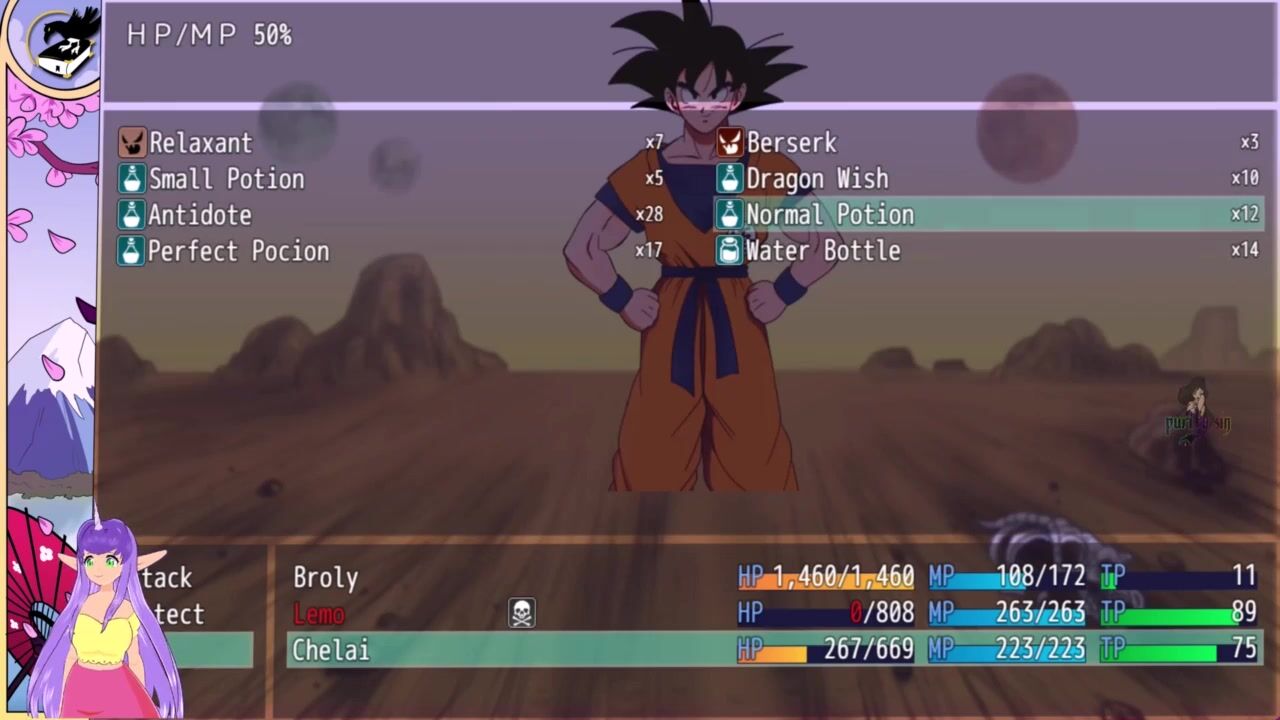Choose the knocked-out Lemo party row
The height and width of the screenshot is (720, 1280).
click(x=319, y=614)
